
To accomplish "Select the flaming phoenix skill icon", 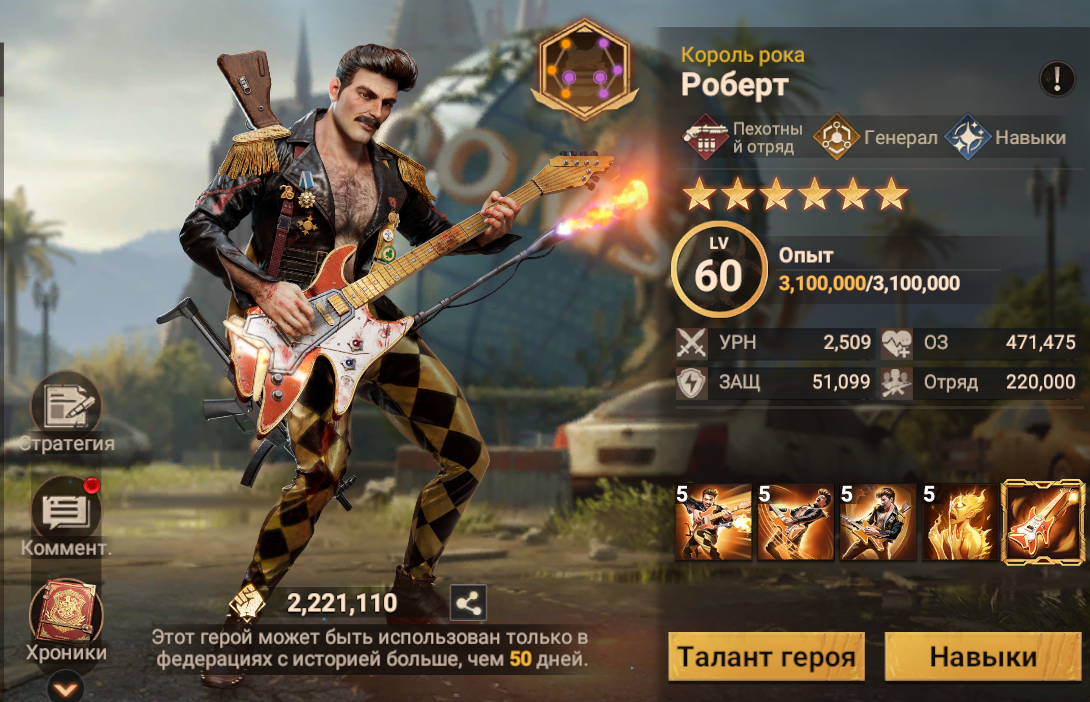I will (957, 521).
